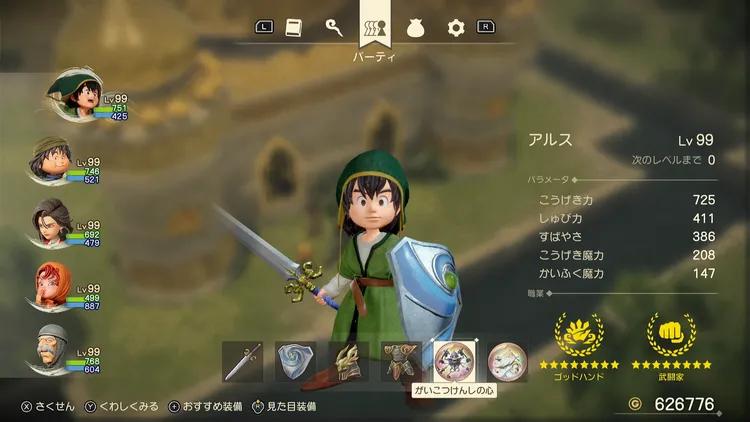Select the equipped sword slot

[x=243, y=361]
